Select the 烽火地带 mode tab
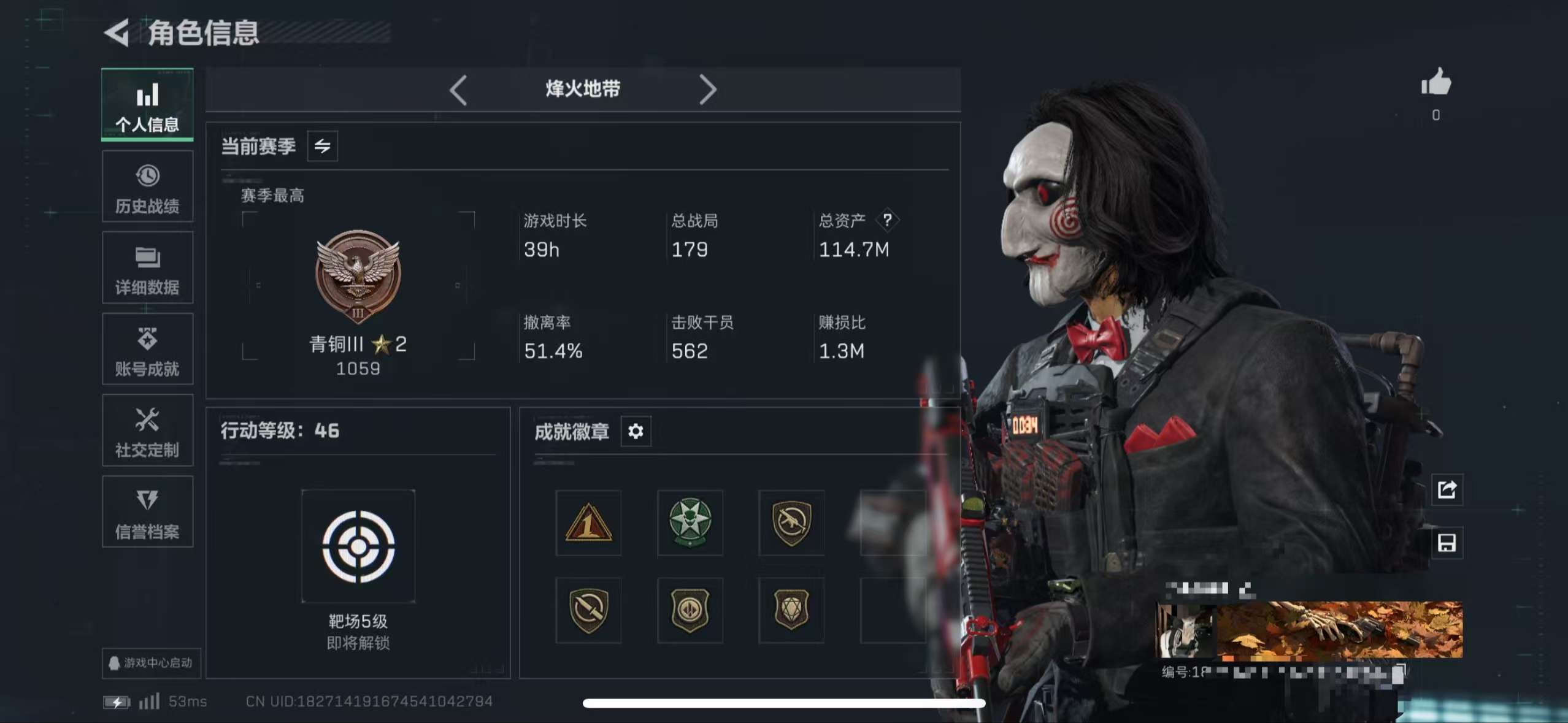 tap(583, 89)
